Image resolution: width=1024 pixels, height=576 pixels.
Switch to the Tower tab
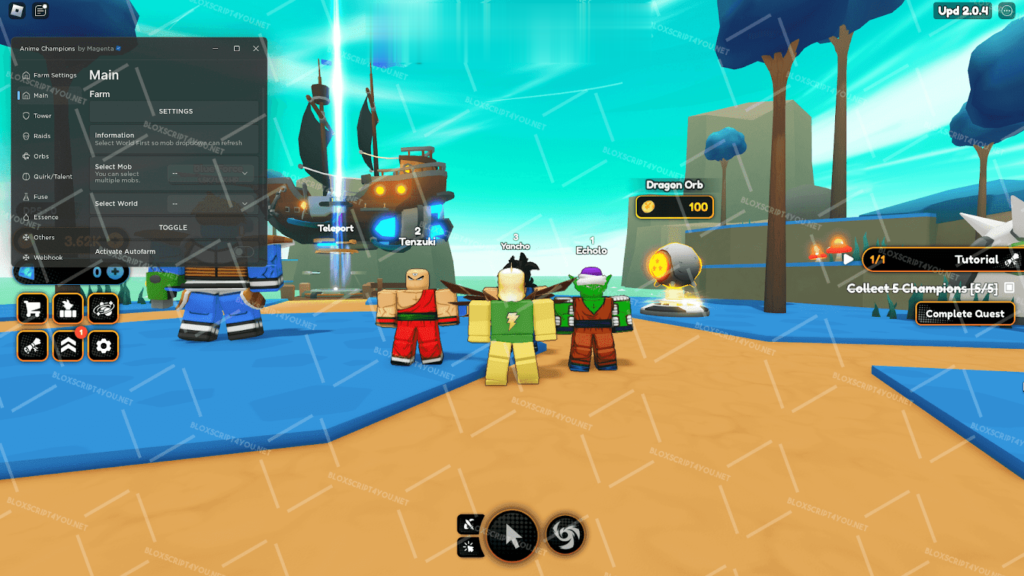click(x=42, y=116)
